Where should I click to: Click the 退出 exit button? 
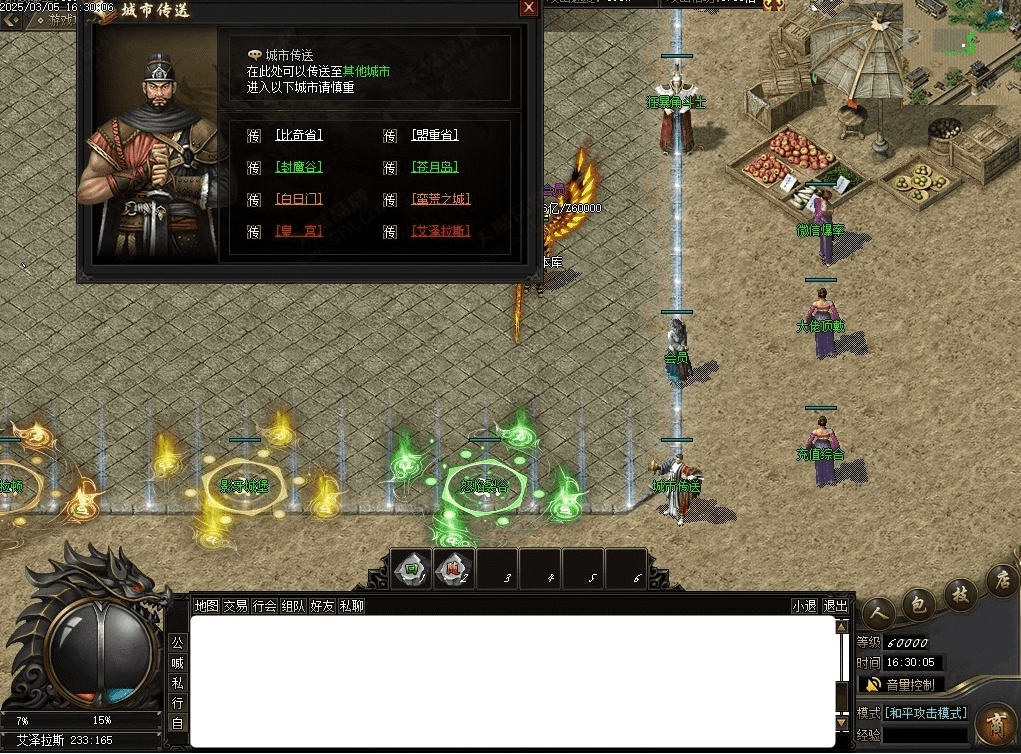point(835,606)
